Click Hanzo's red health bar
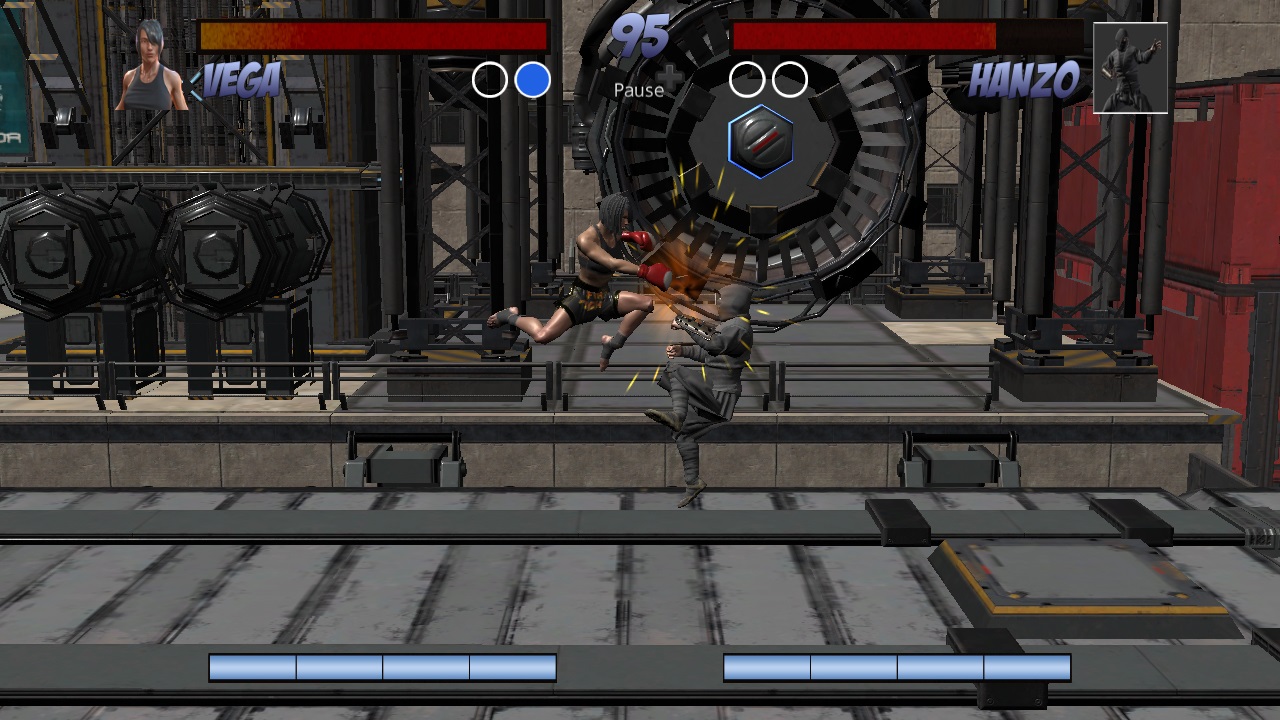Viewport: 1280px width, 720px height. coord(865,36)
